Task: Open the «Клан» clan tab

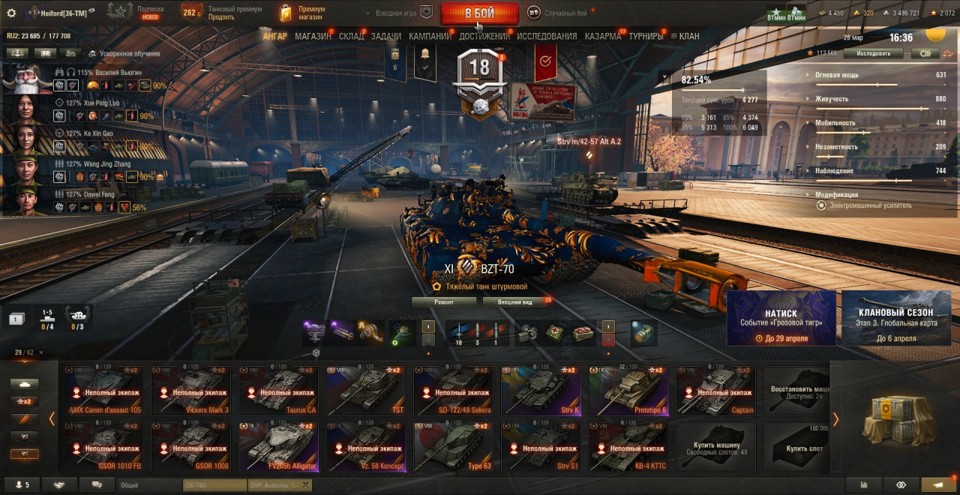Action: (x=688, y=37)
